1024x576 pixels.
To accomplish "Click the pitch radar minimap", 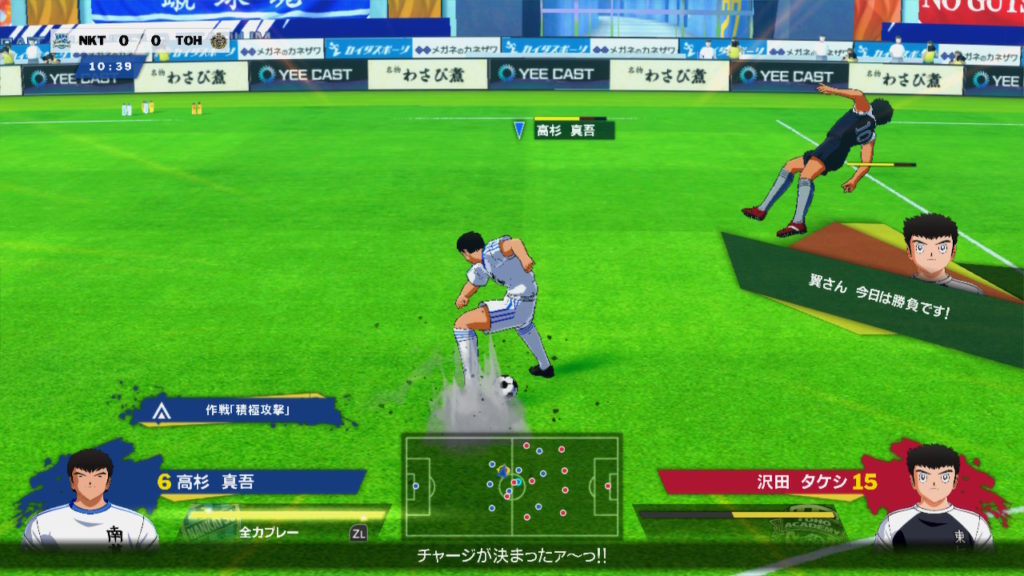I will (x=512, y=485).
